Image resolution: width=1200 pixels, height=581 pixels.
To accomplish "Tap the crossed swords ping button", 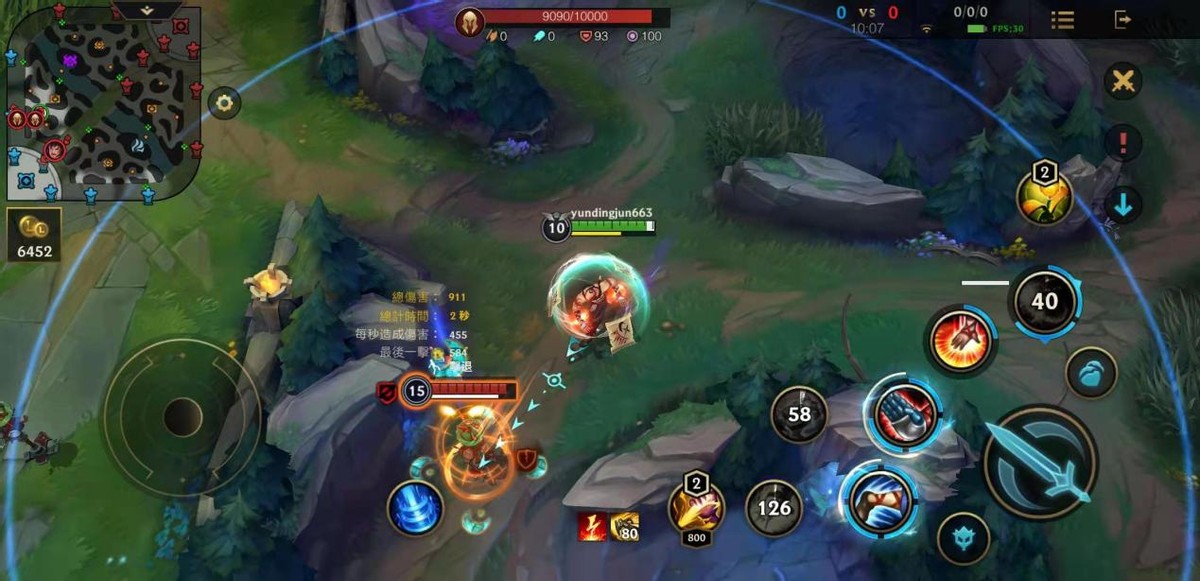I will 1123,82.
